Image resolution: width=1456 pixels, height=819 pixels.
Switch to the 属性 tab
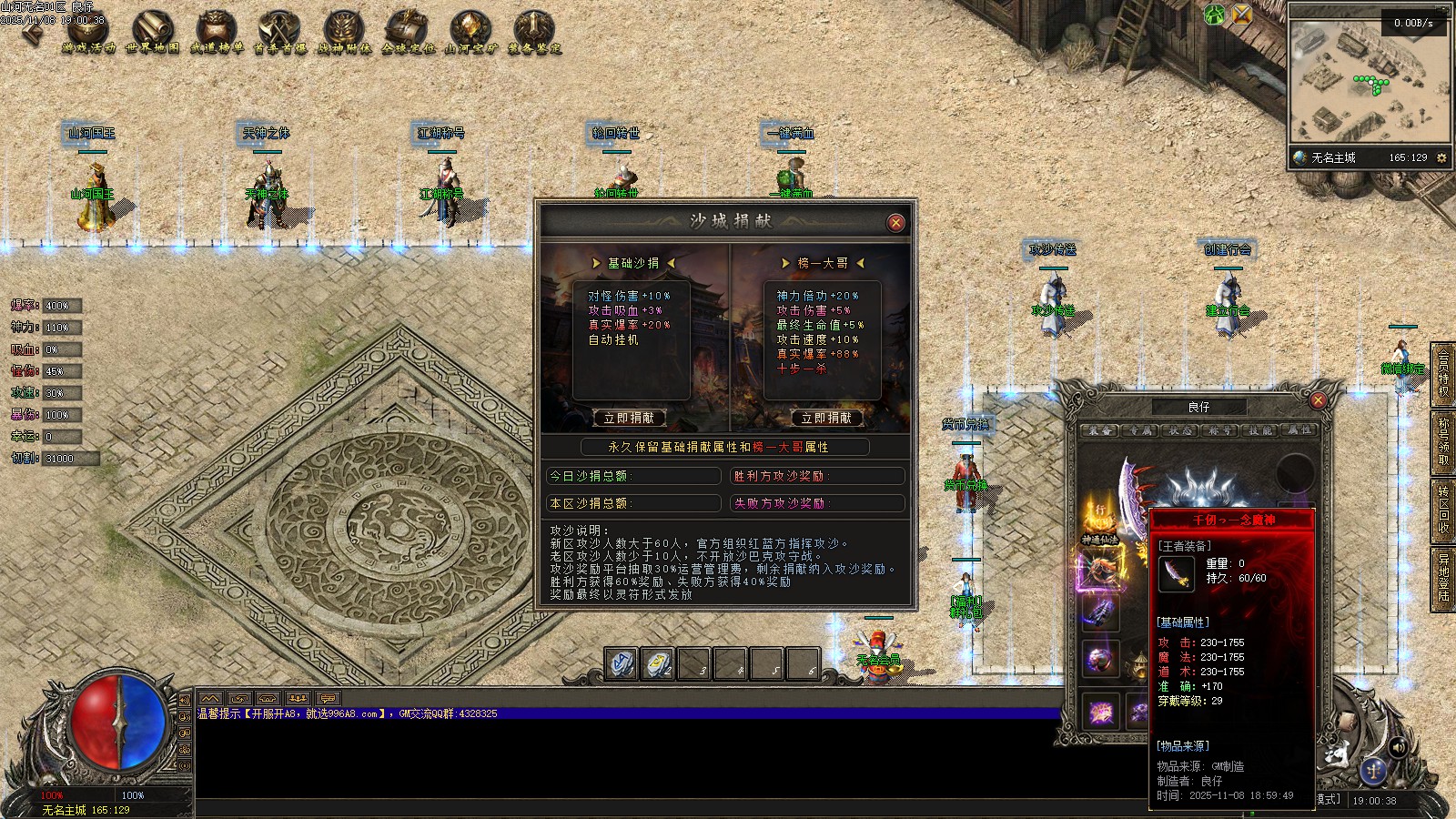pyautogui.click(x=1300, y=430)
